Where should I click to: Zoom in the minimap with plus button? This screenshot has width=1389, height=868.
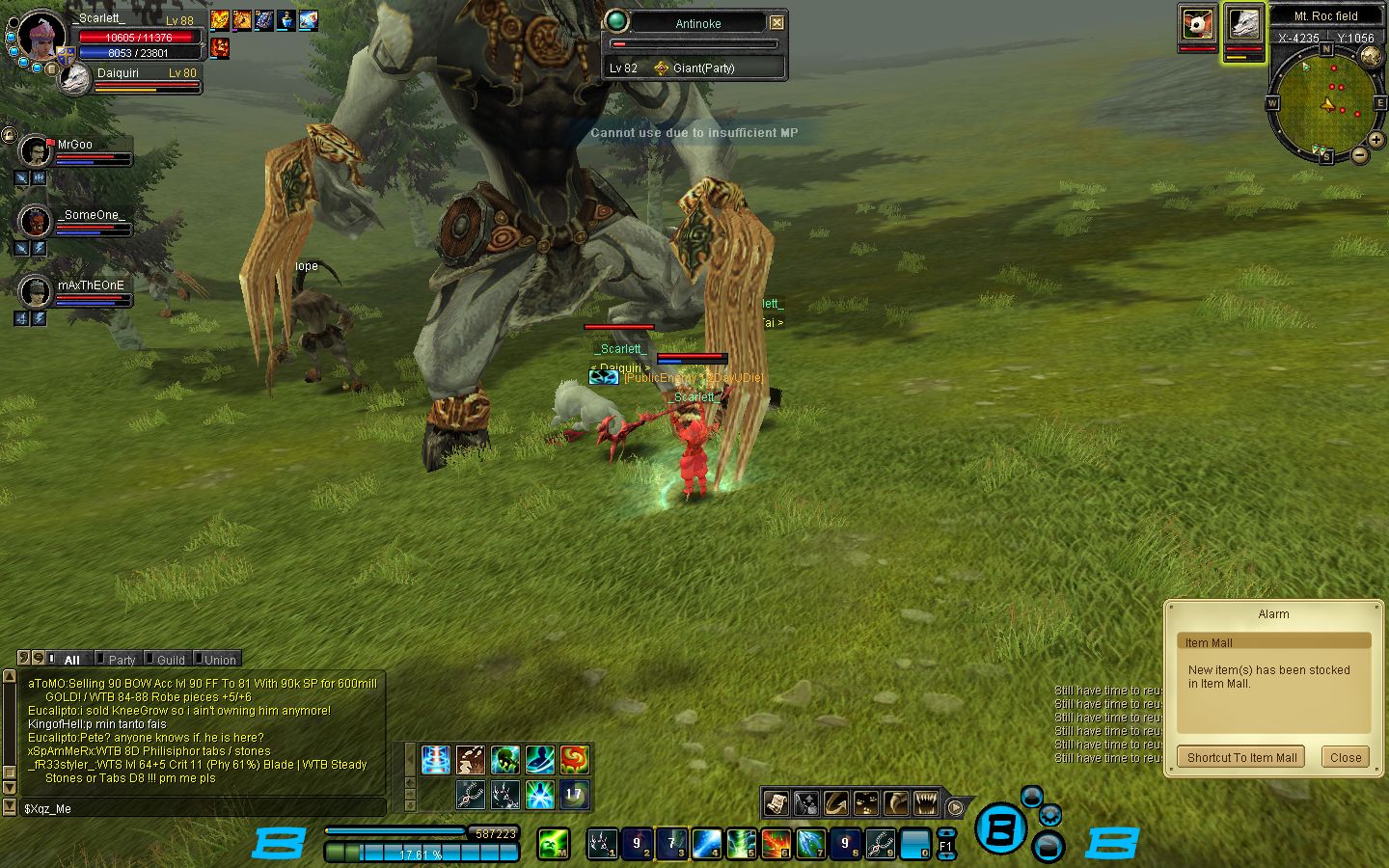point(1375,140)
